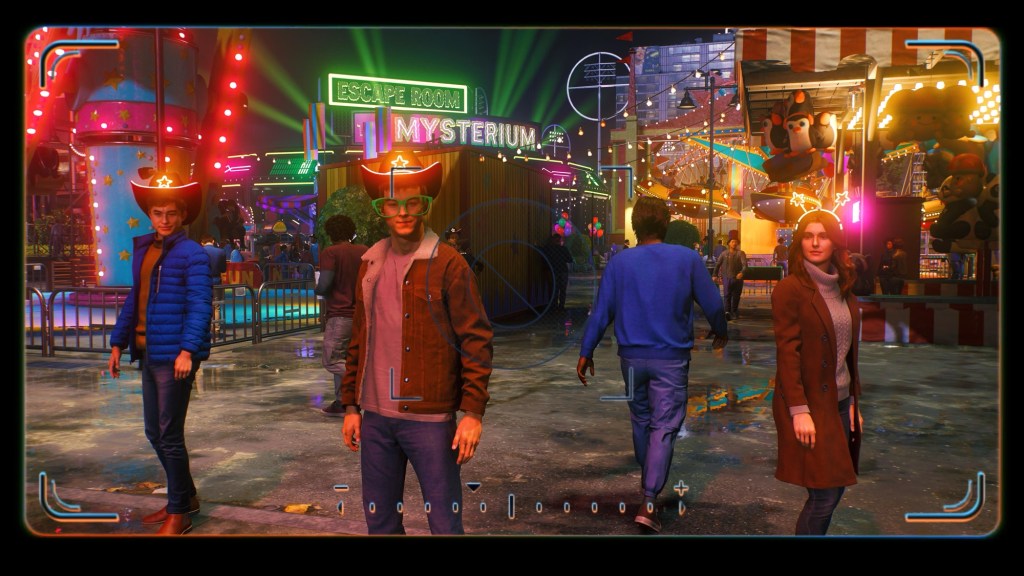Click the plus sign on the zoom scale
The image size is (1024, 576).
tap(681, 488)
